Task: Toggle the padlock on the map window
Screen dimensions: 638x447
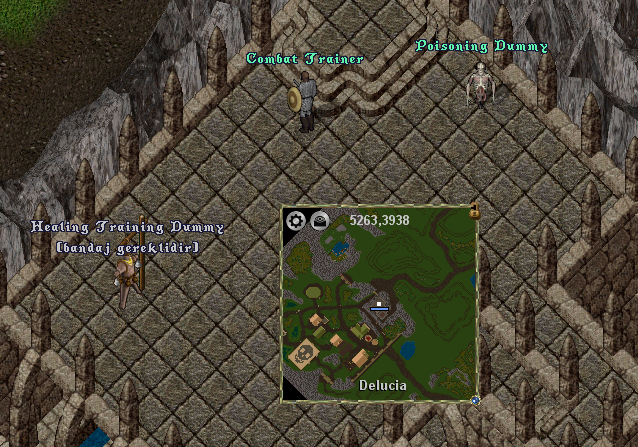Action: pos(474,211)
